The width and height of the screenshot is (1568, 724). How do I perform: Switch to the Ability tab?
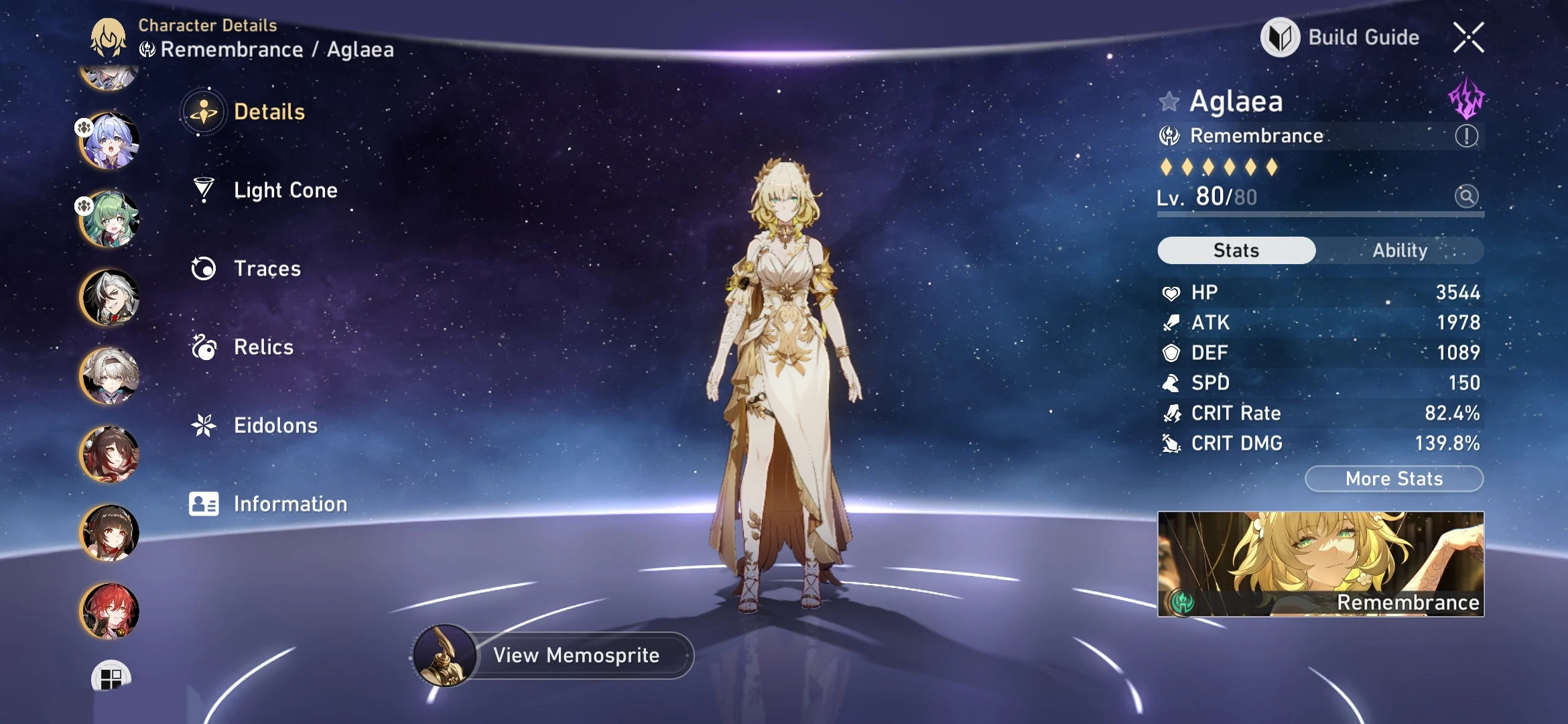click(x=1400, y=251)
